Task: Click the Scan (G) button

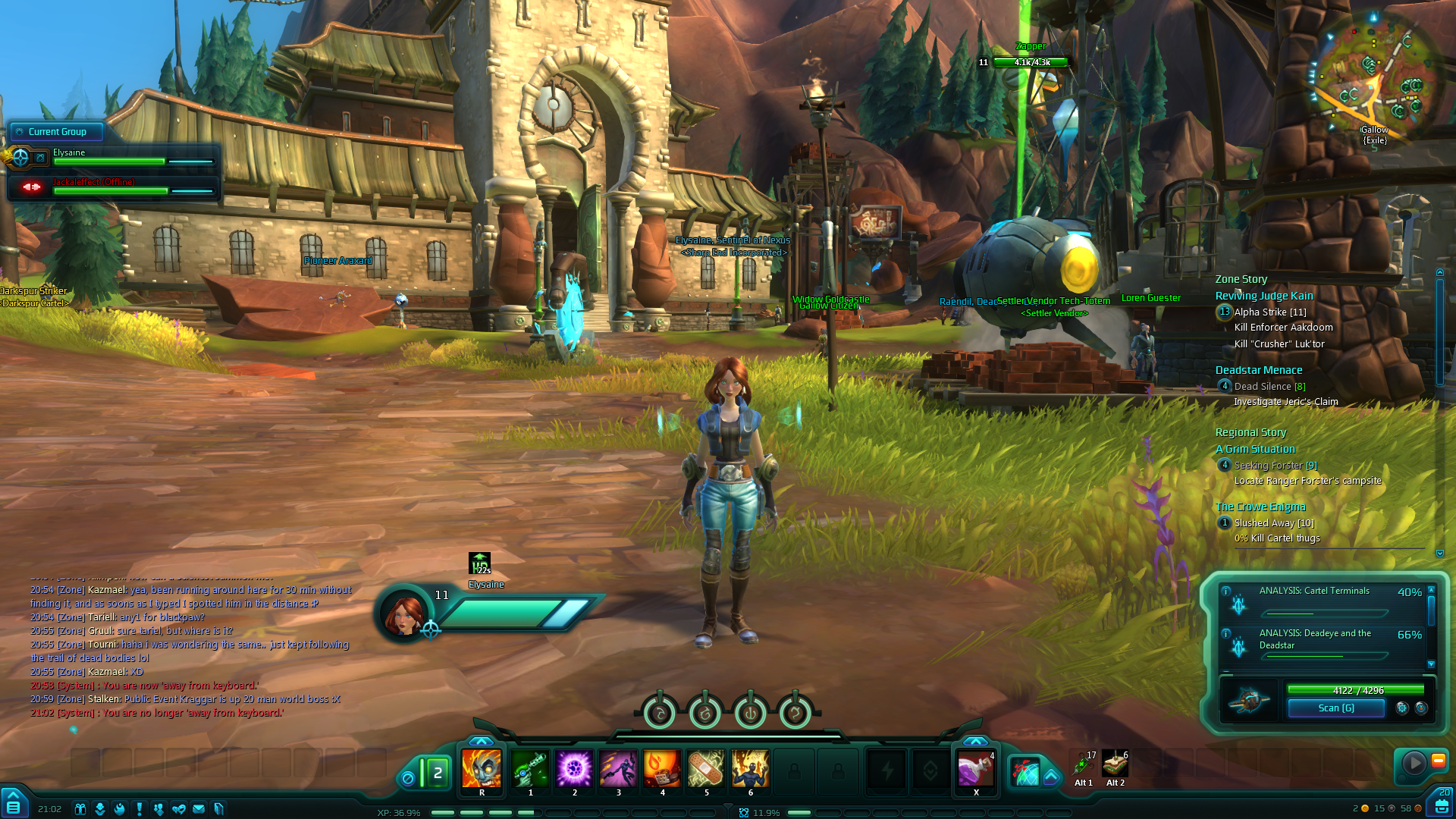Action: [1335, 708]
